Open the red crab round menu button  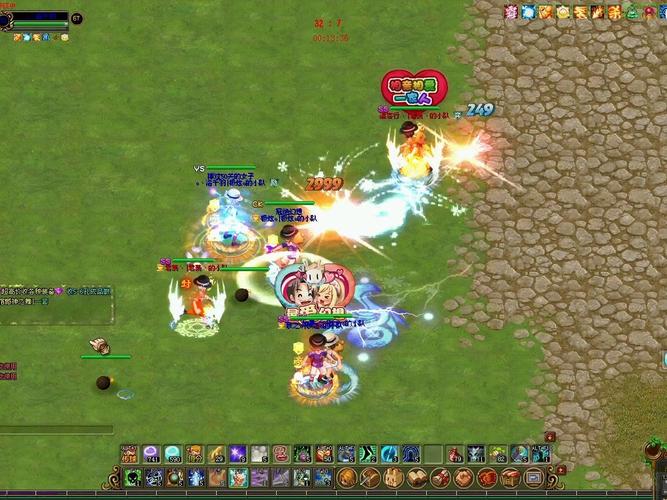click(487, 478)
